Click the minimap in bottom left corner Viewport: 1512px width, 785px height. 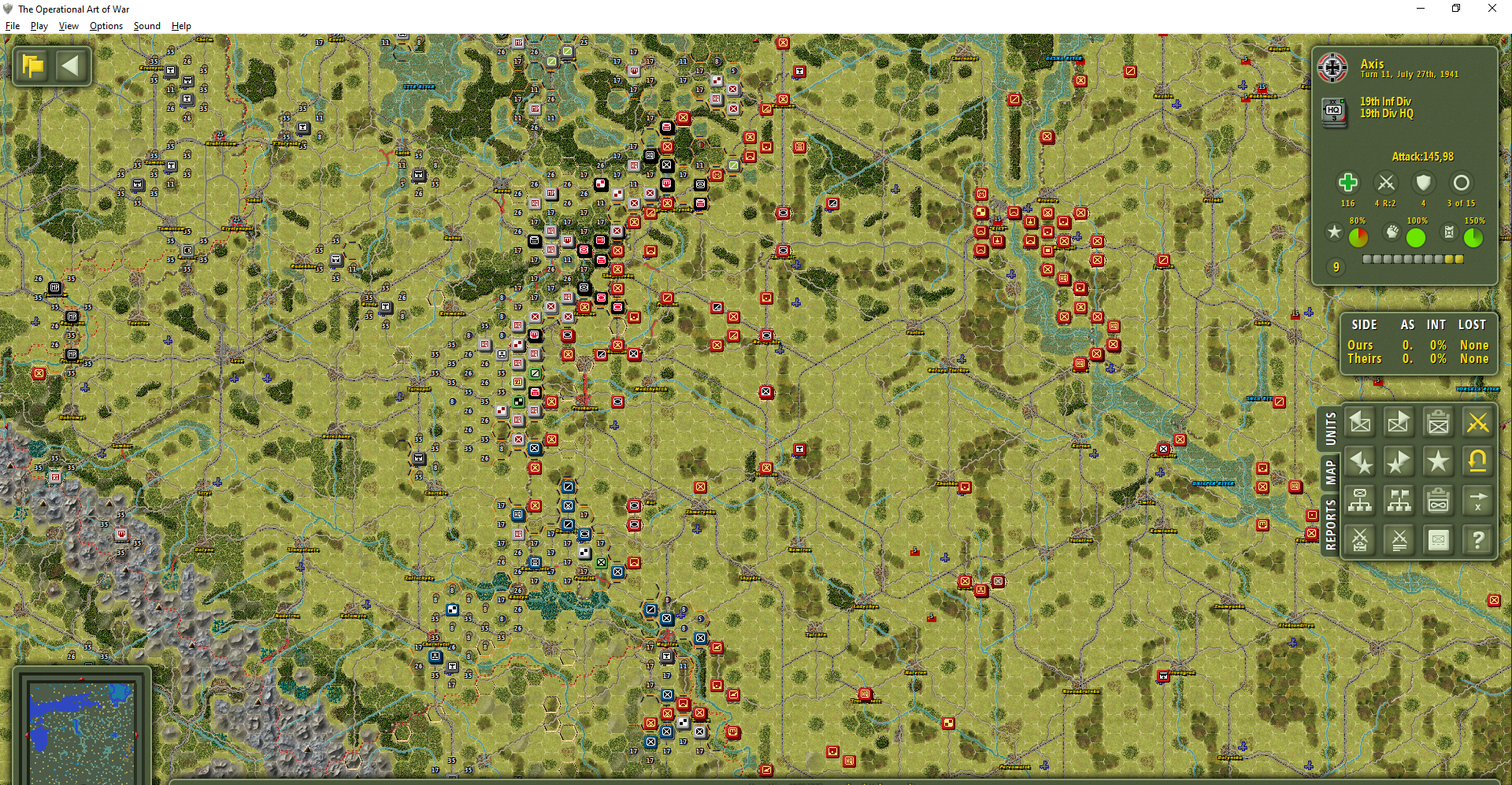81,731
